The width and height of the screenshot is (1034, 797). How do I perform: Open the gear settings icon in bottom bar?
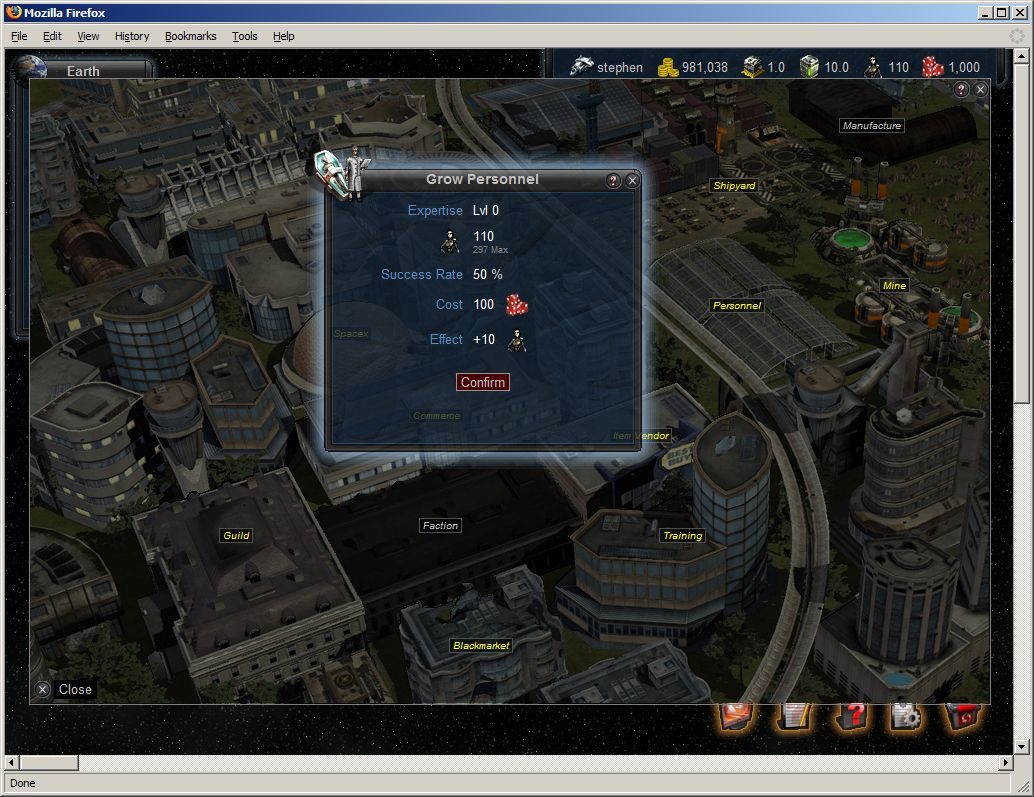(x=906, y=716)
